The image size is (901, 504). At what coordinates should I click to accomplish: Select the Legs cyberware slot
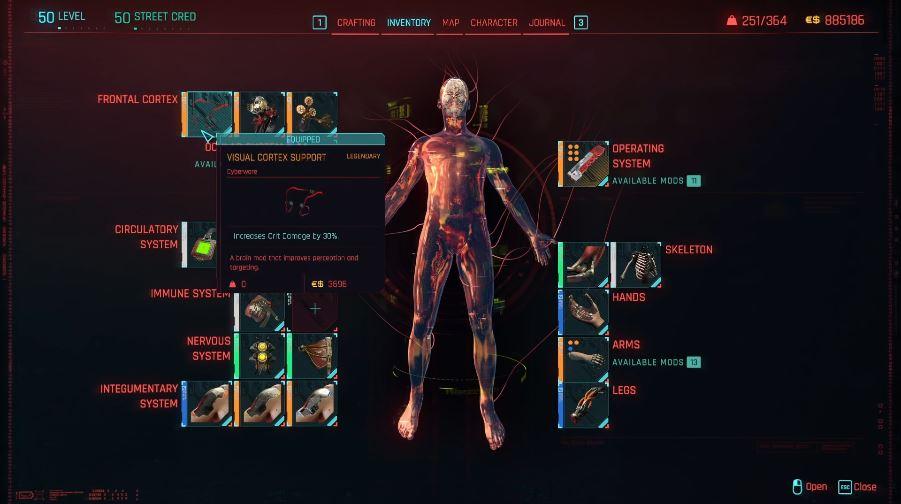(584, 405)
